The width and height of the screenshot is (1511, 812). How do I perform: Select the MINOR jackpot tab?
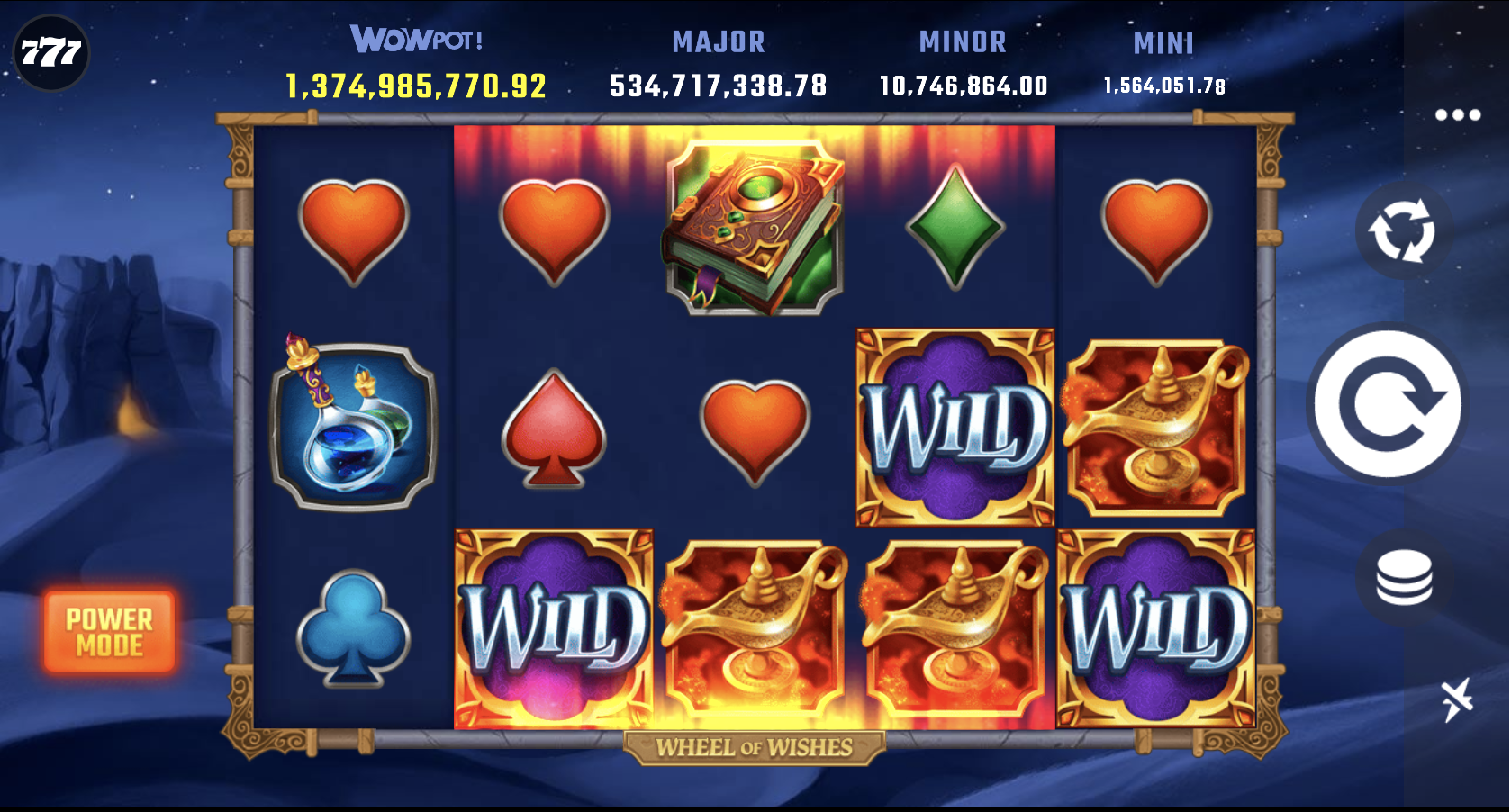tap(963, 42)
